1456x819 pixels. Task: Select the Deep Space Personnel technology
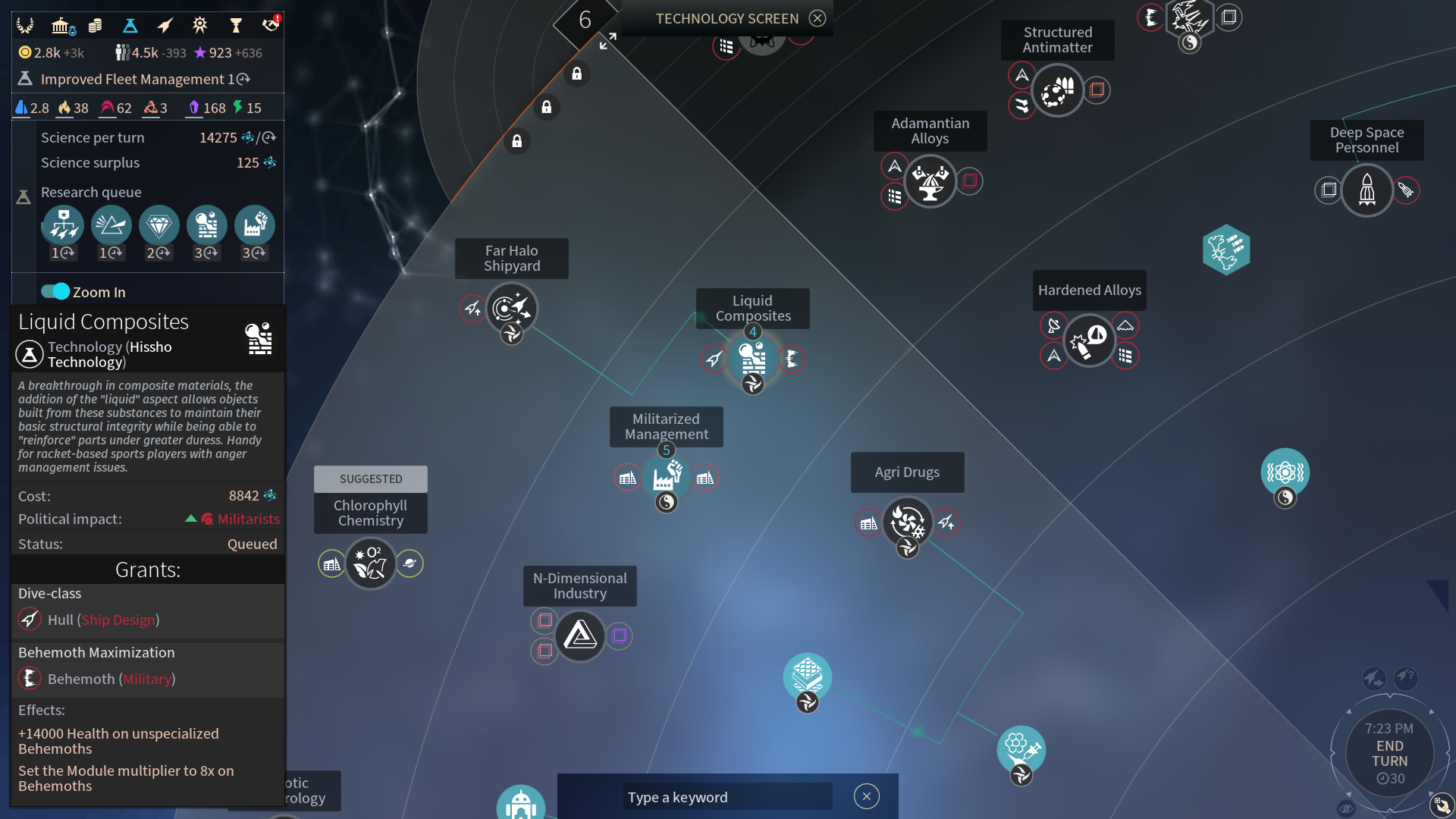click(x=1367, y=190)
